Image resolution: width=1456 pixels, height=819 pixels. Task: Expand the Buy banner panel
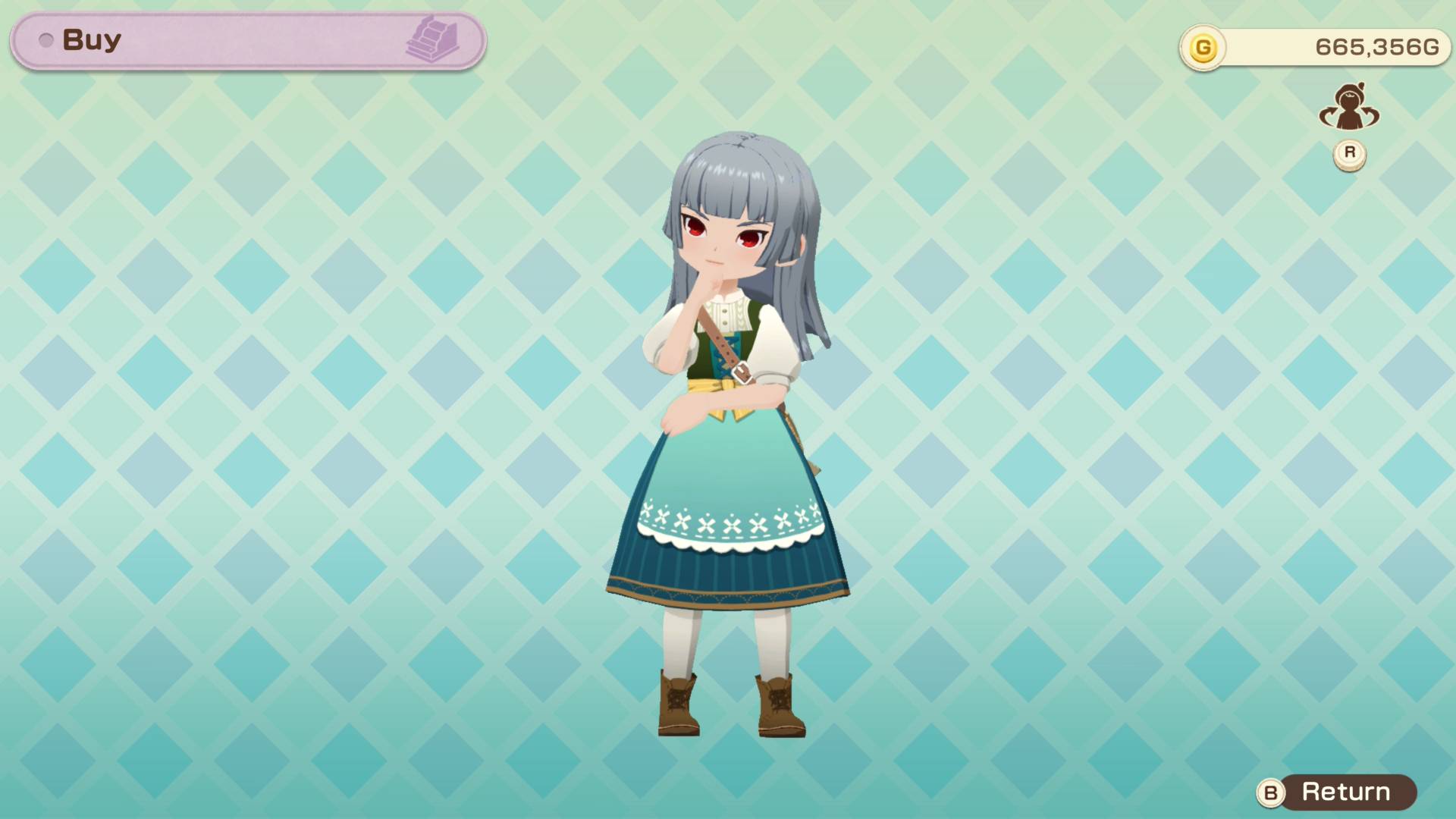pyautogui.click(x=243, y=39)
